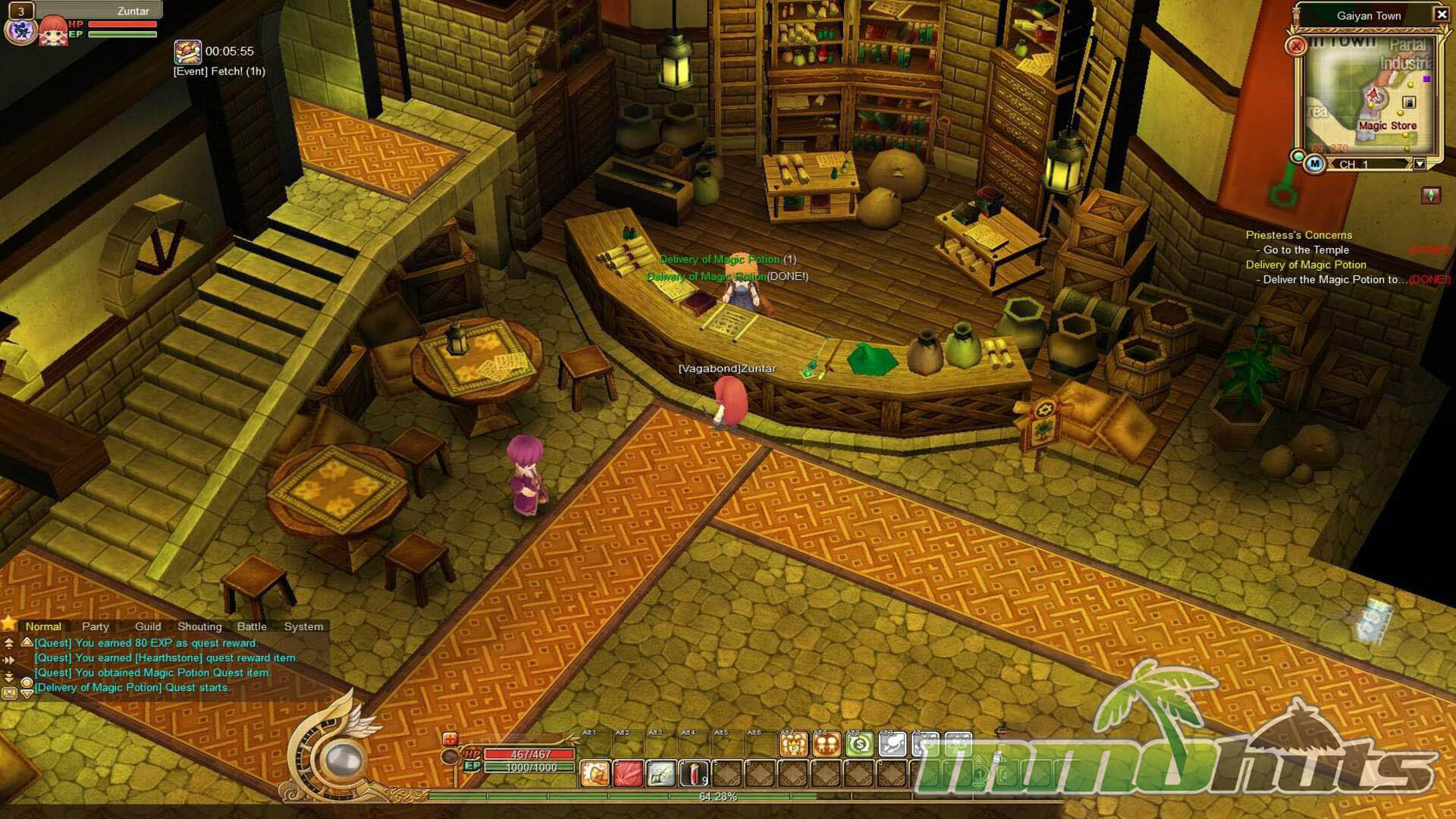1456x819 pixels.
Task: Use the green-white weapon skill slot
Action: (661, 773)
